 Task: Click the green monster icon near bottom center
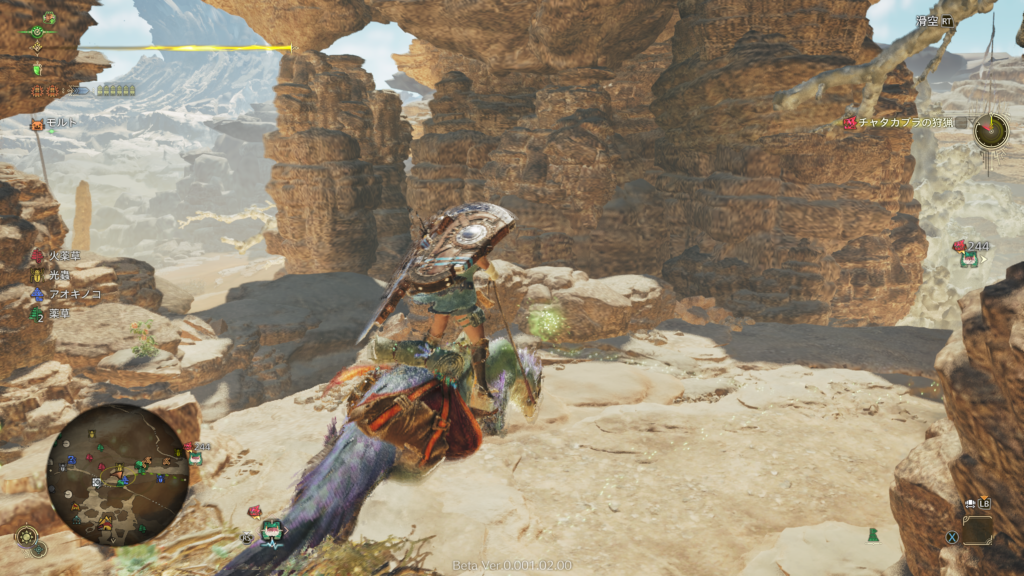click(x=271, y=530)
